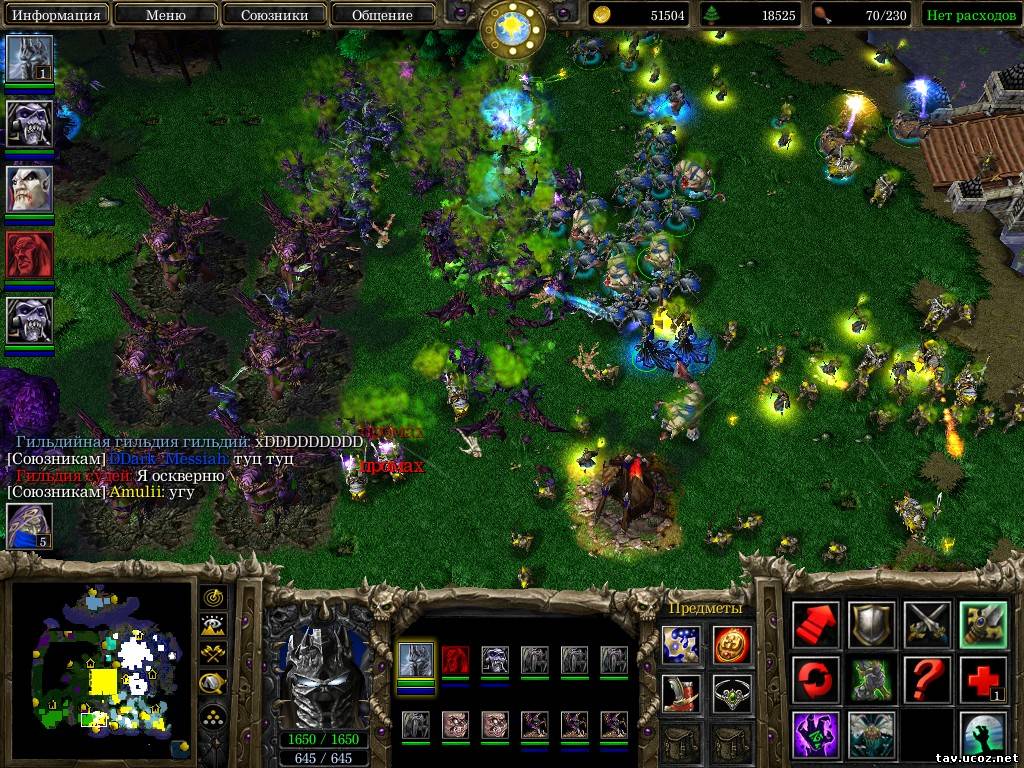The width and height of the screenshot is (1024, 768).
Task: Open the Общение chat log
Action: point(382,15)
